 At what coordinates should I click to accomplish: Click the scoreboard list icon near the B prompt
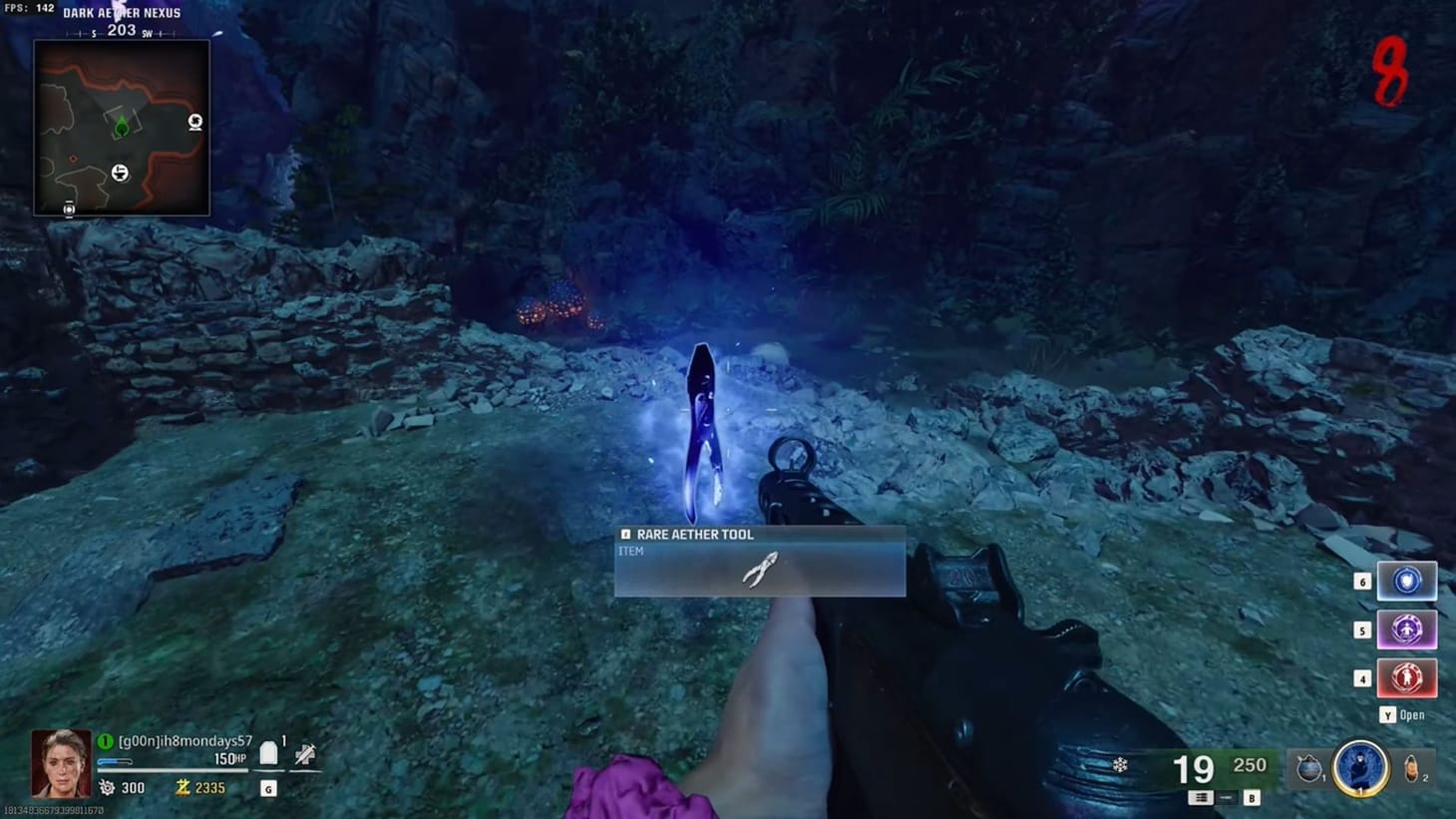1199,797
